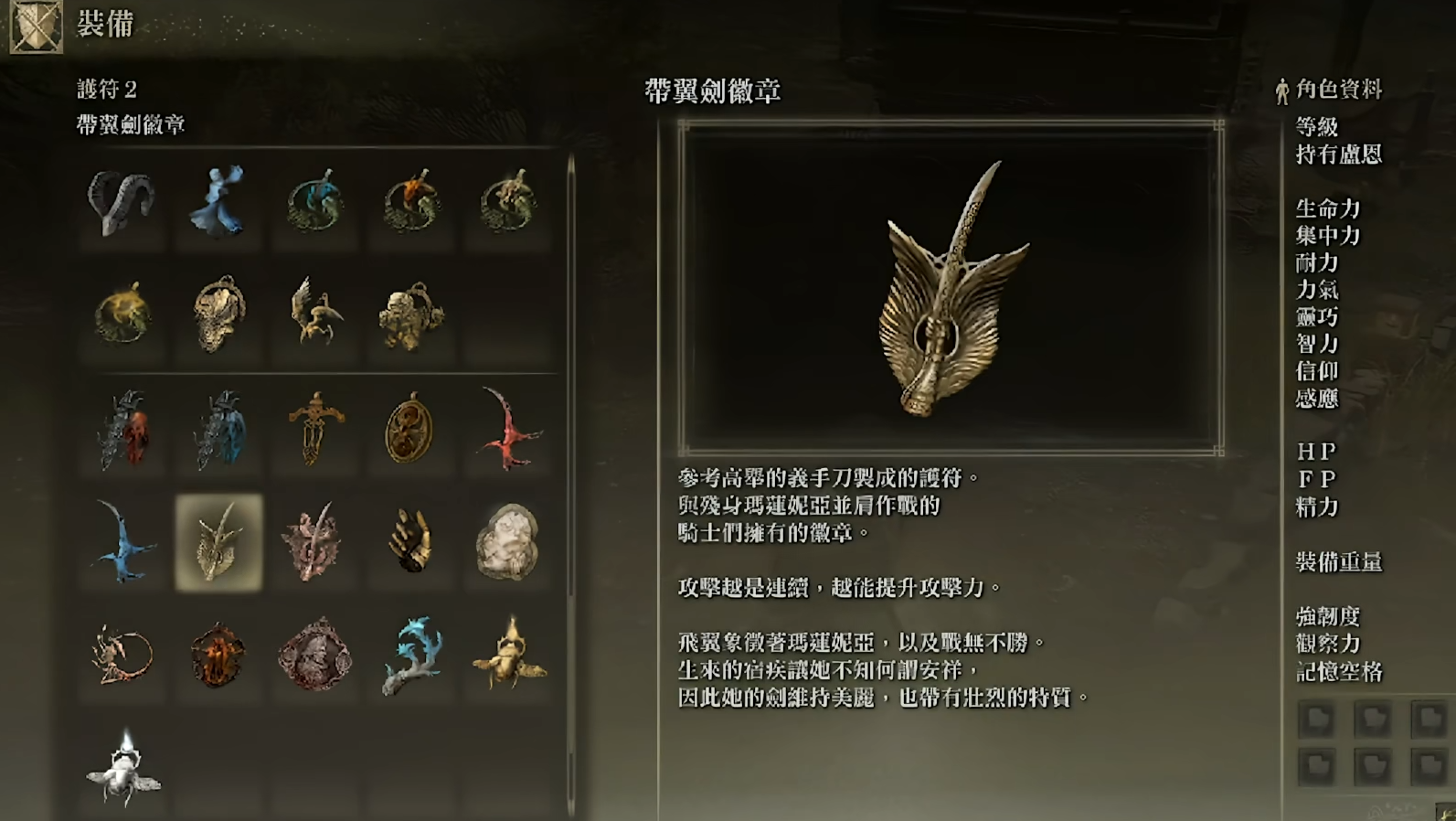Select the golden skull mask talisman
1456x821 pixels.
218,315
